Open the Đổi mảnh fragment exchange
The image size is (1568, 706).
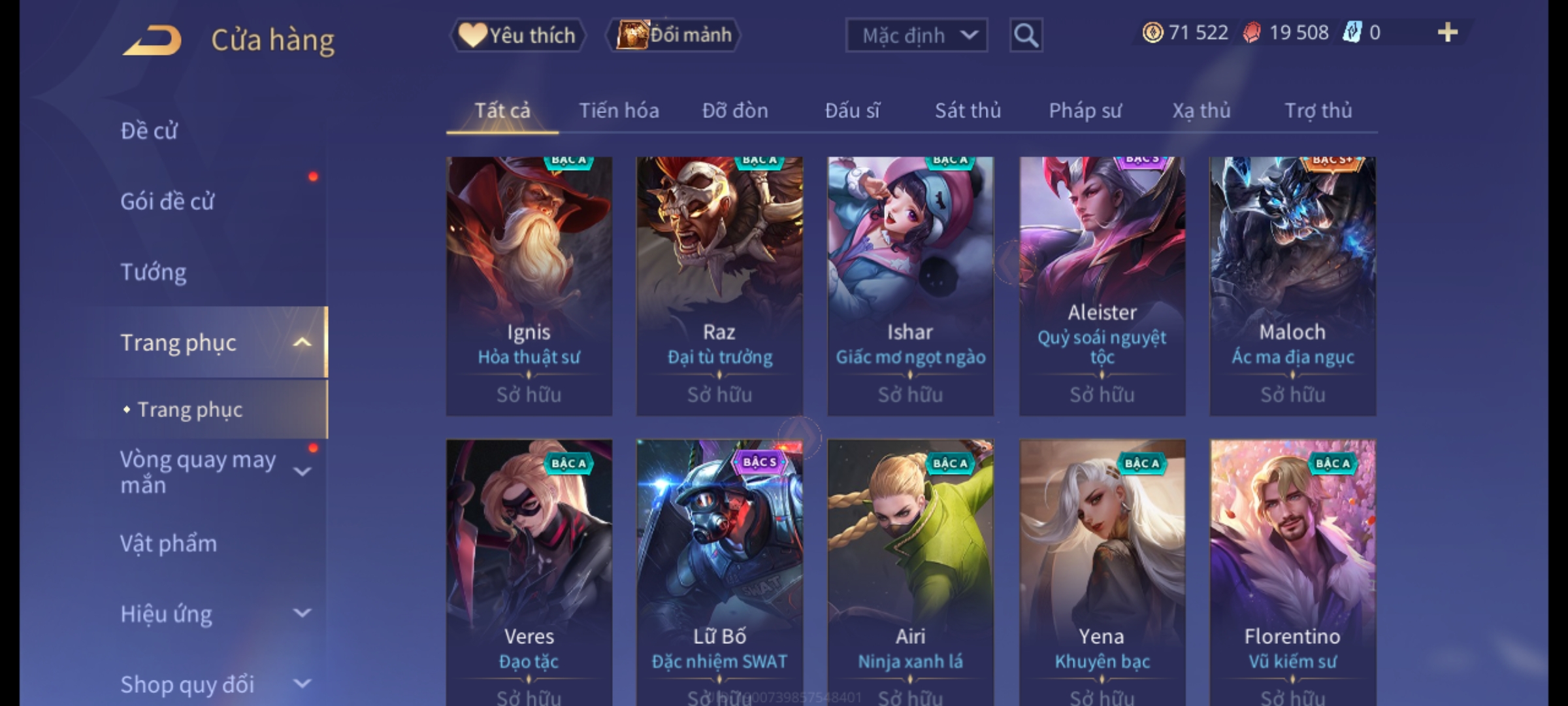pyautogui.click(x=674, y=35)
